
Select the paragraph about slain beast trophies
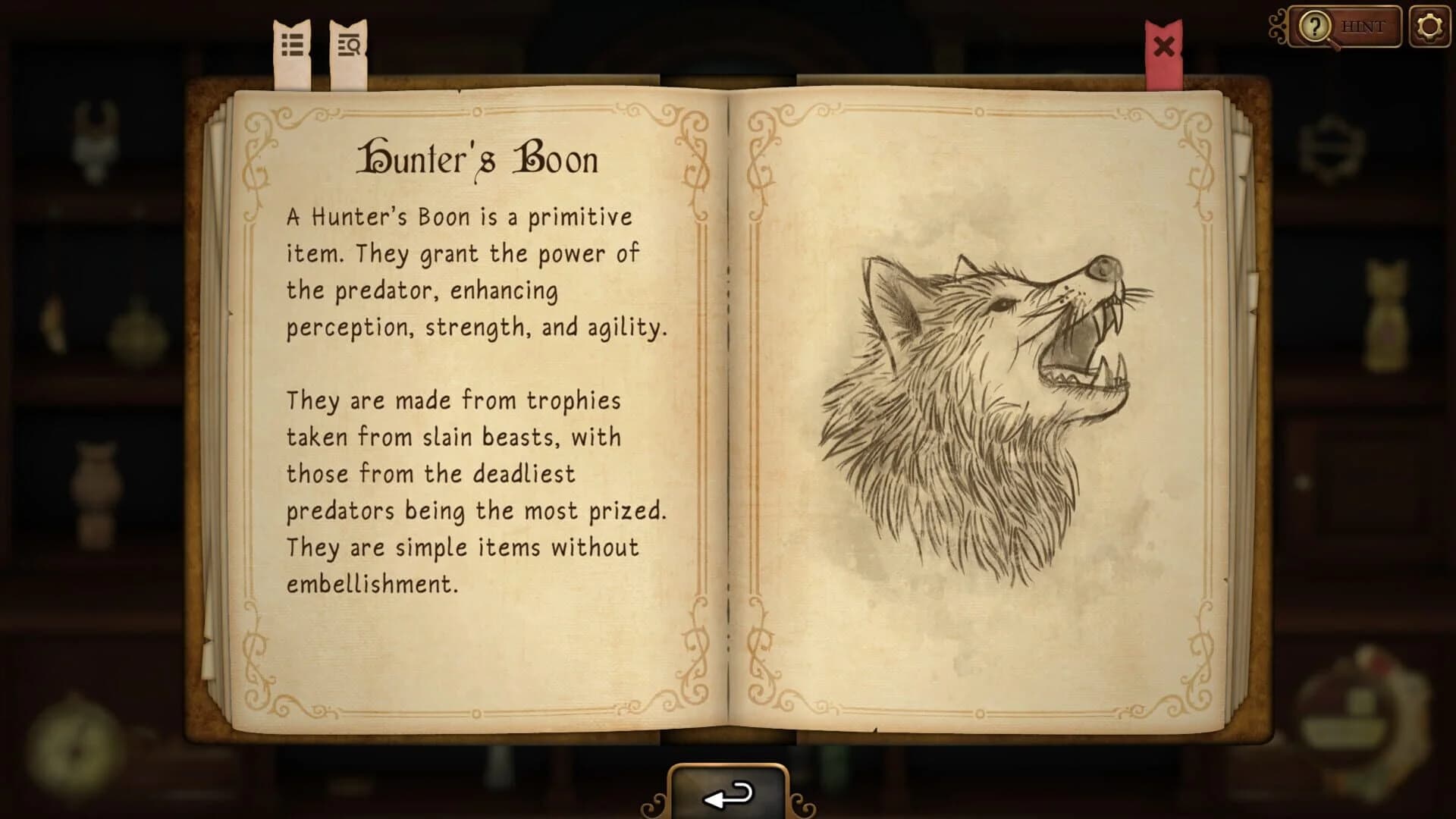(478, 493)
